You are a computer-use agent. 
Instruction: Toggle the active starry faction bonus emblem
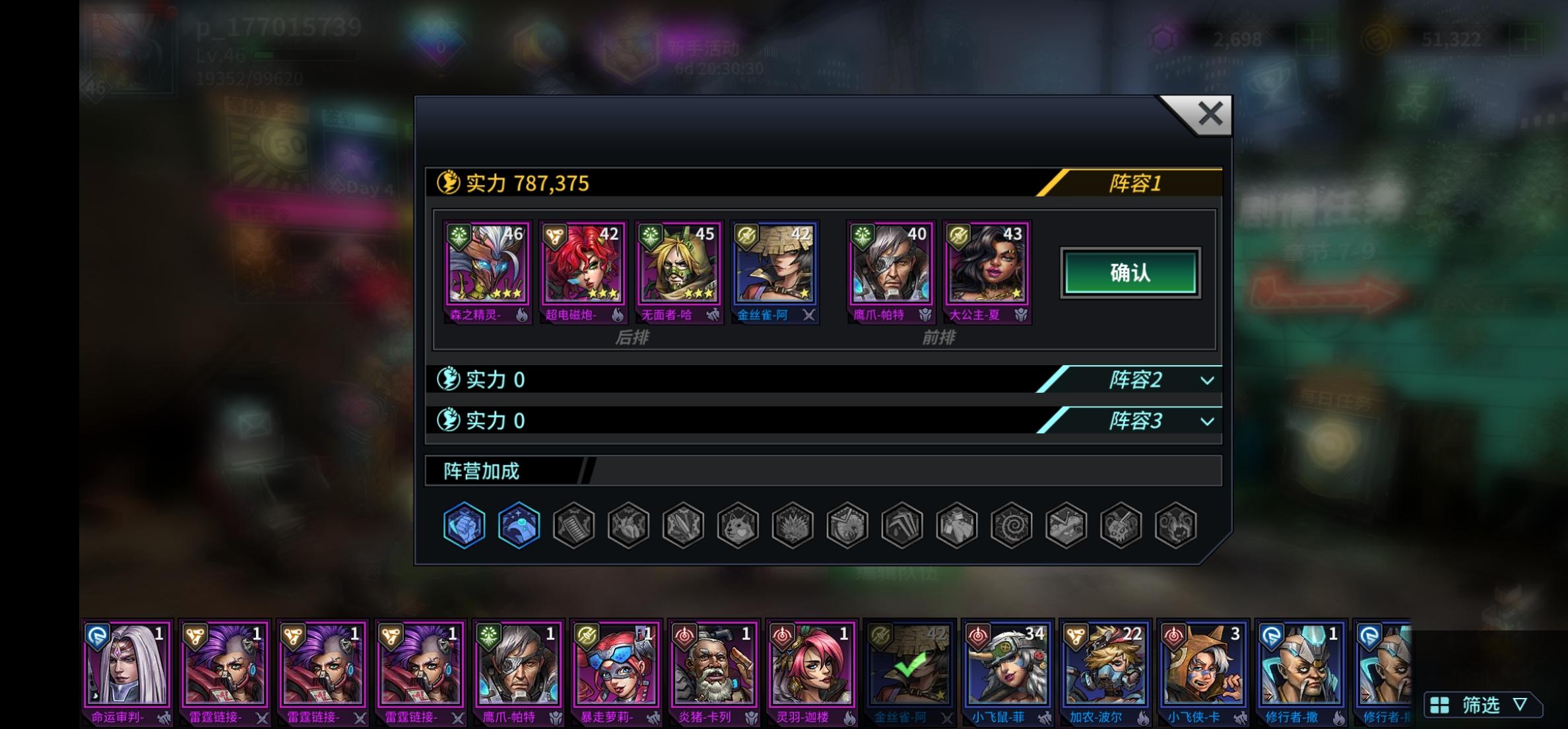coord(519,524)
